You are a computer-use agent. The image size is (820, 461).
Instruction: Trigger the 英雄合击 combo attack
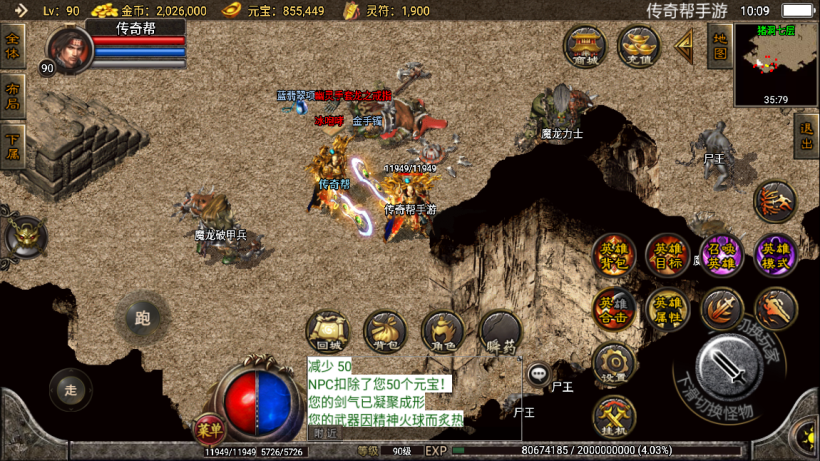(x=613, y=309)
